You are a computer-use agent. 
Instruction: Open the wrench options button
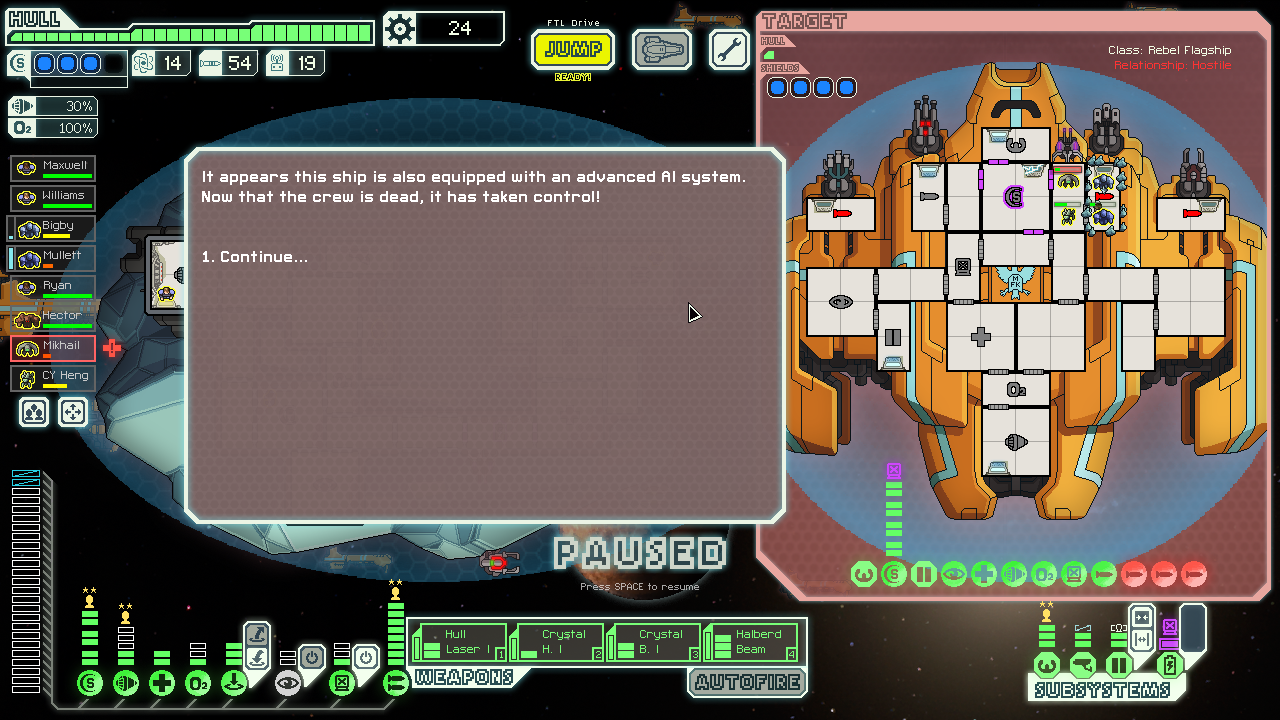(729, 49)
